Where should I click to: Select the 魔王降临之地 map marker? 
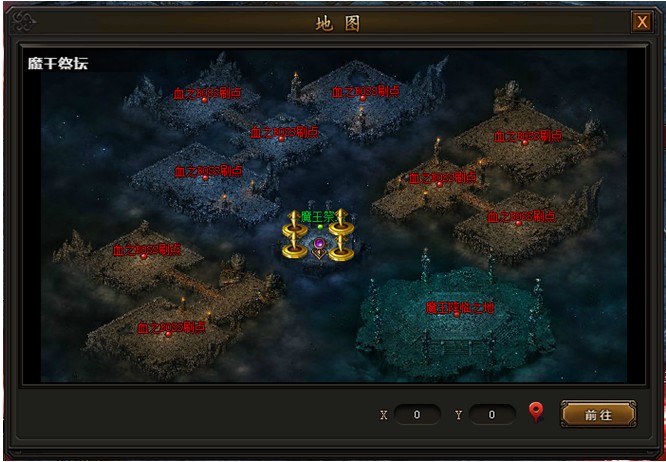(459, 308)
